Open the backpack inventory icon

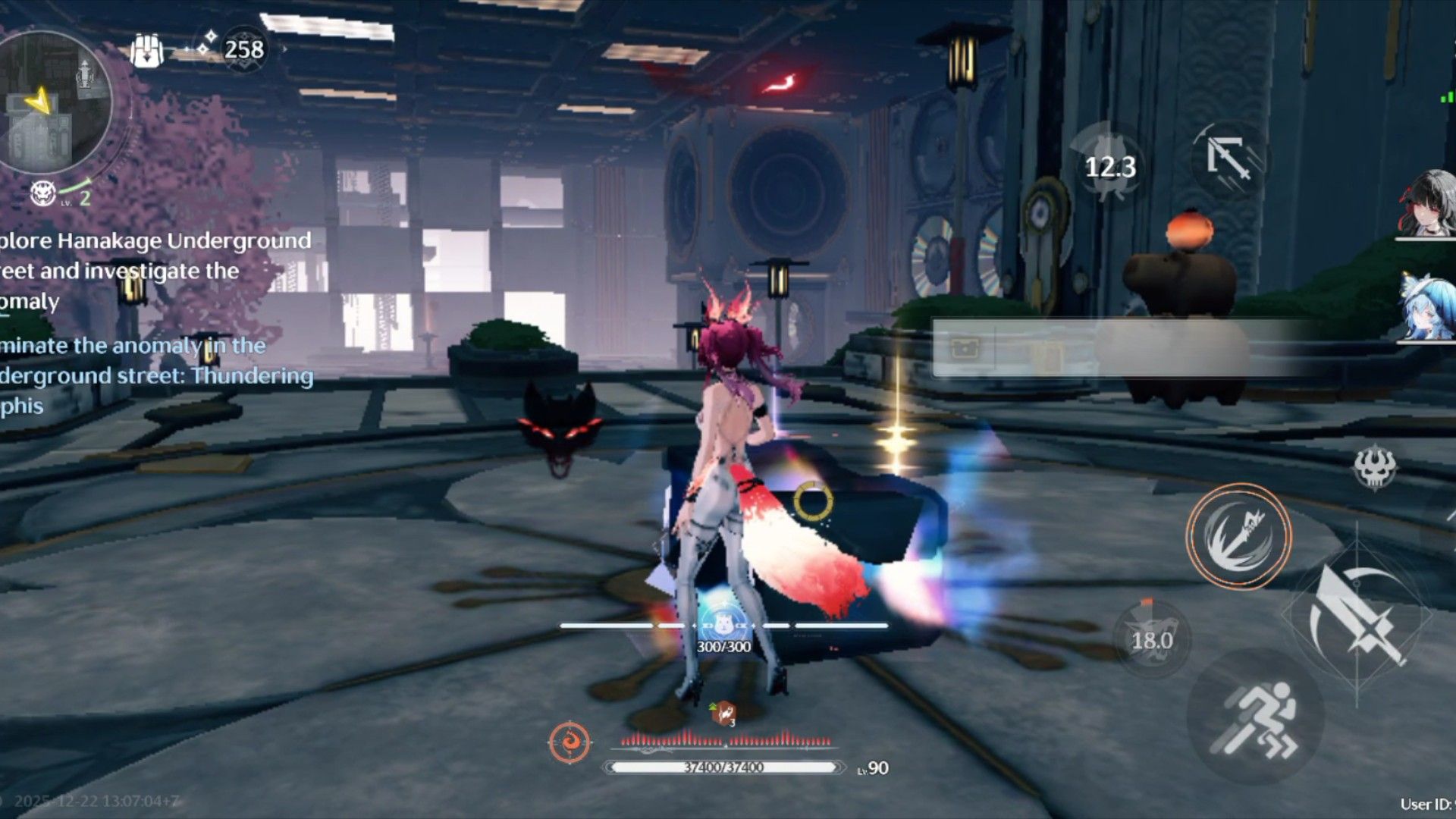146,51
